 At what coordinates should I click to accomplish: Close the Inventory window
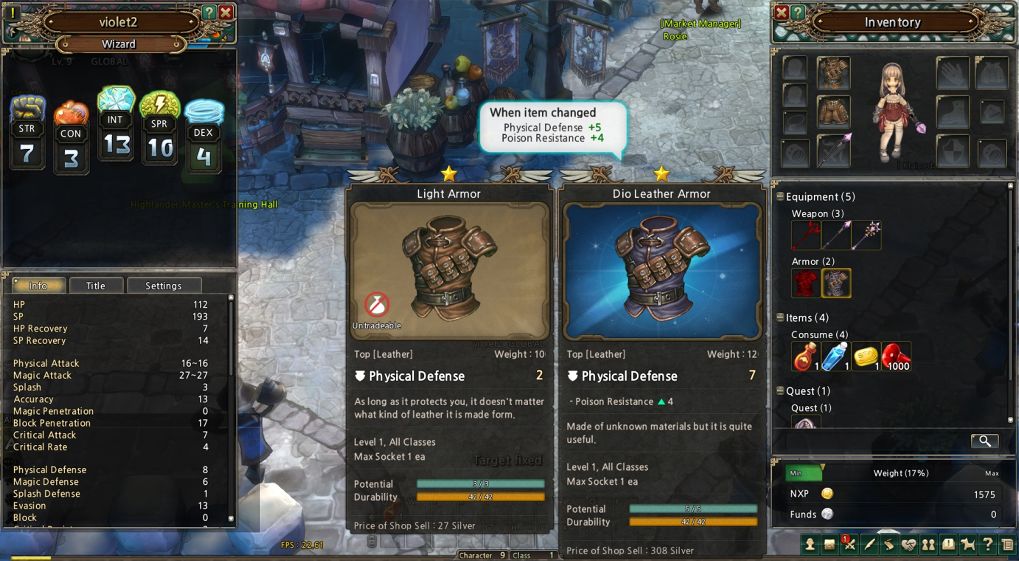pyautogui.click(x=781, y=12)
